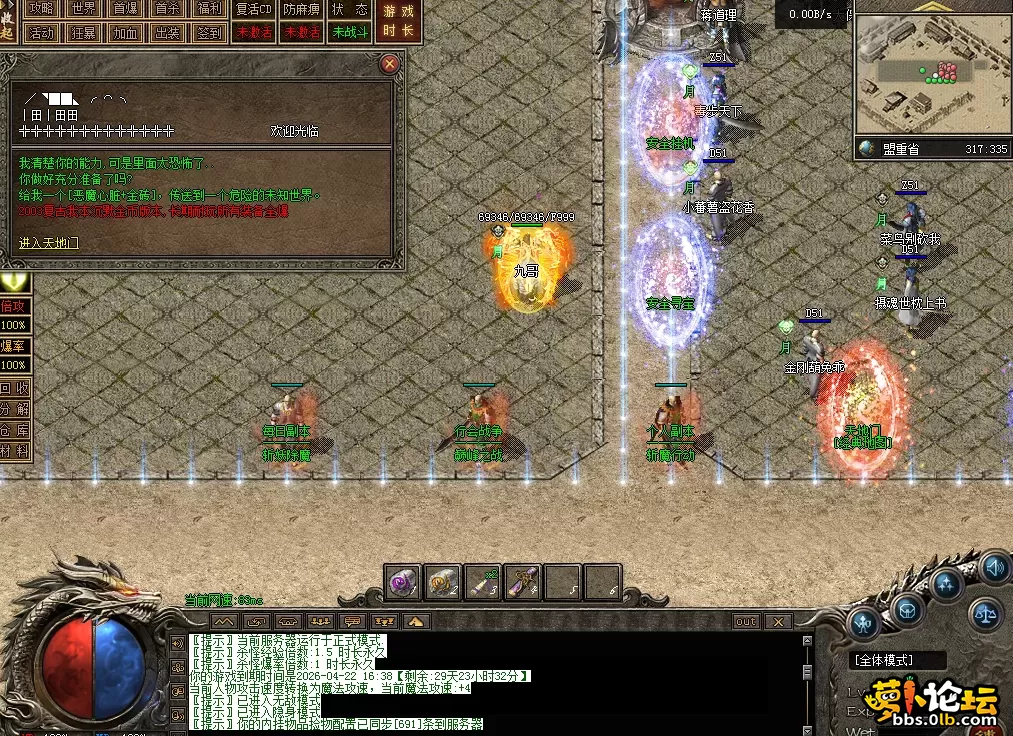Open the 游戏时长 play time panel
This screenshot has height=736, width=1013.
(398, 21)
